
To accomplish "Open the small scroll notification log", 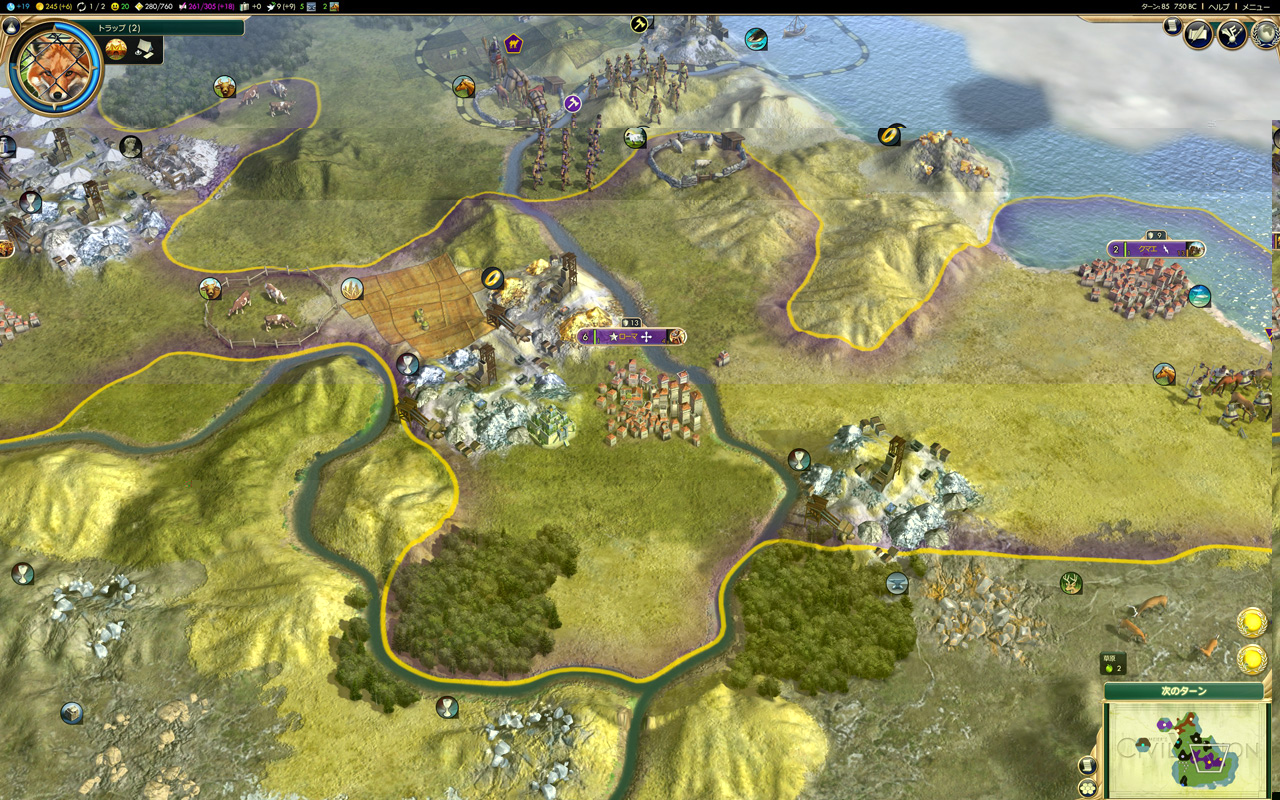I will [1172, 26].
